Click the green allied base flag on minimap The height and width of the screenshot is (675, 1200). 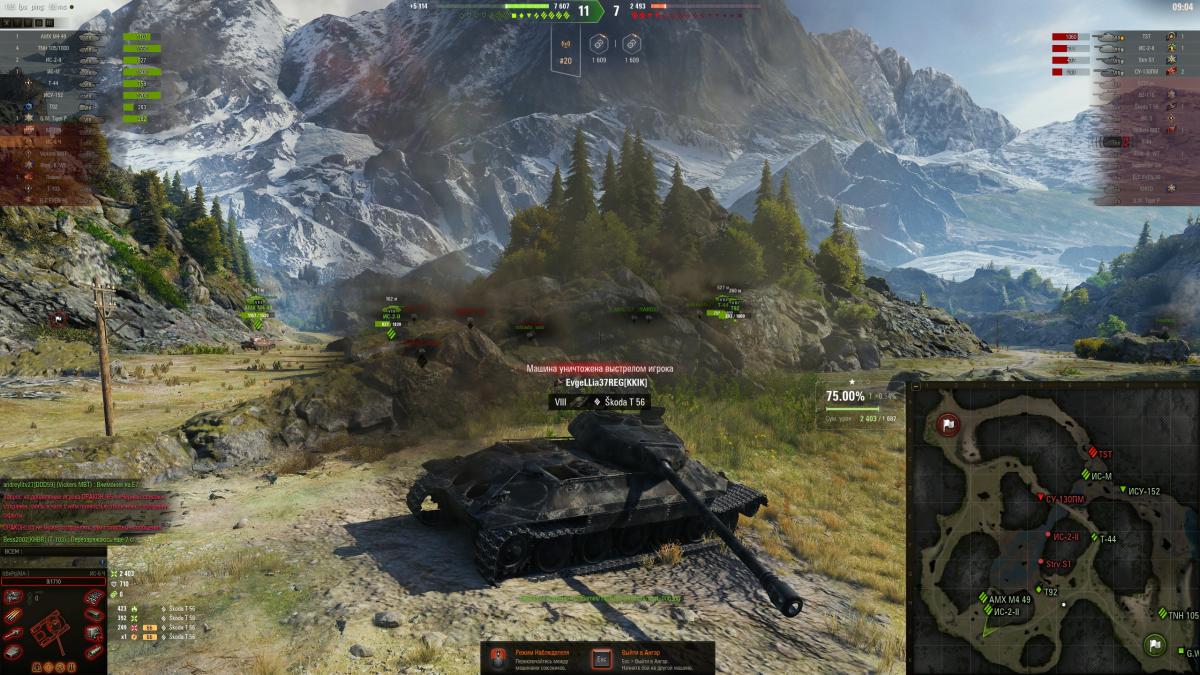point(1155,644)
